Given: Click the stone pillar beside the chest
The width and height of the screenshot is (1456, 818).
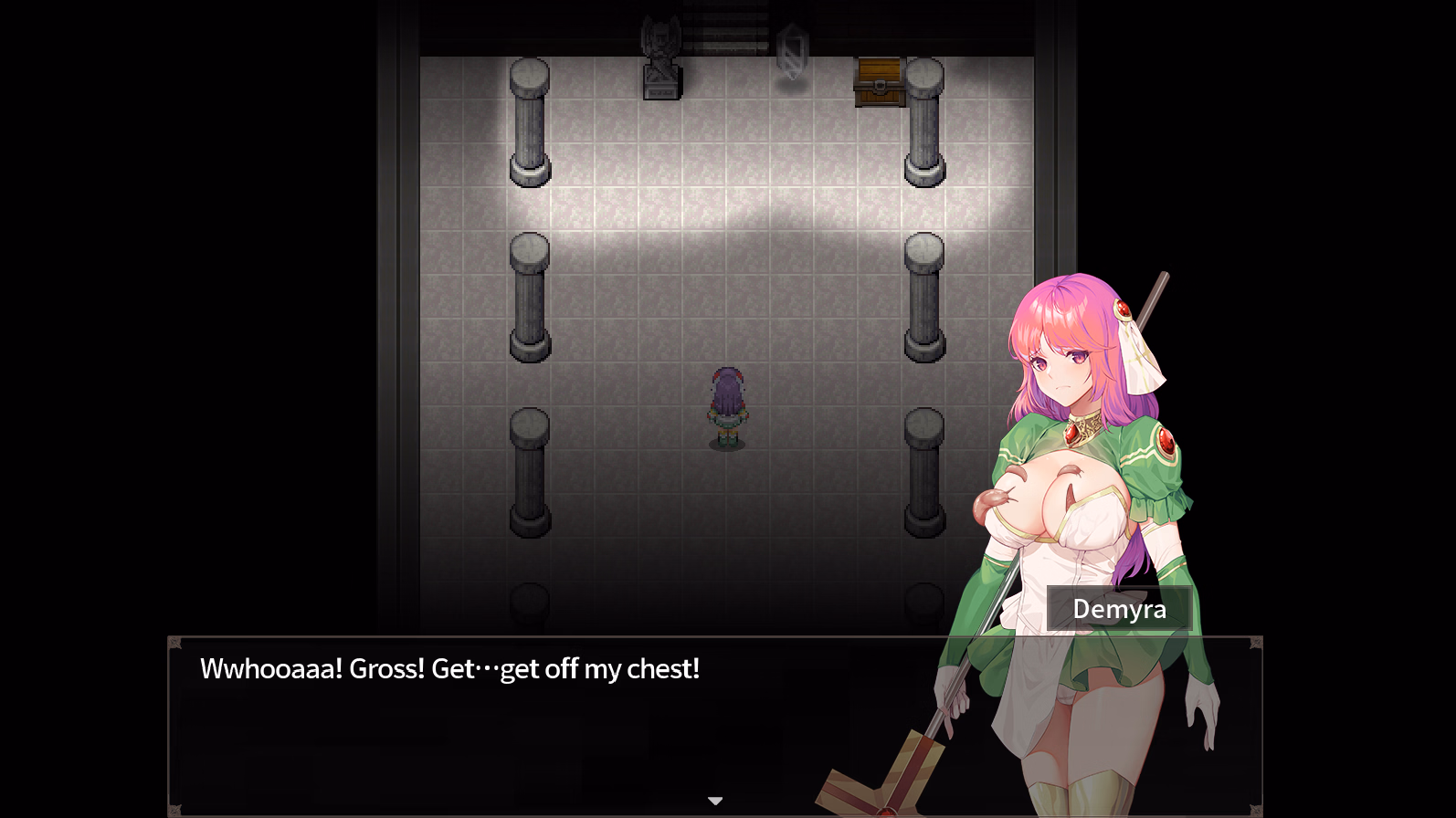Looking at the screenshot, I should 923,119.
